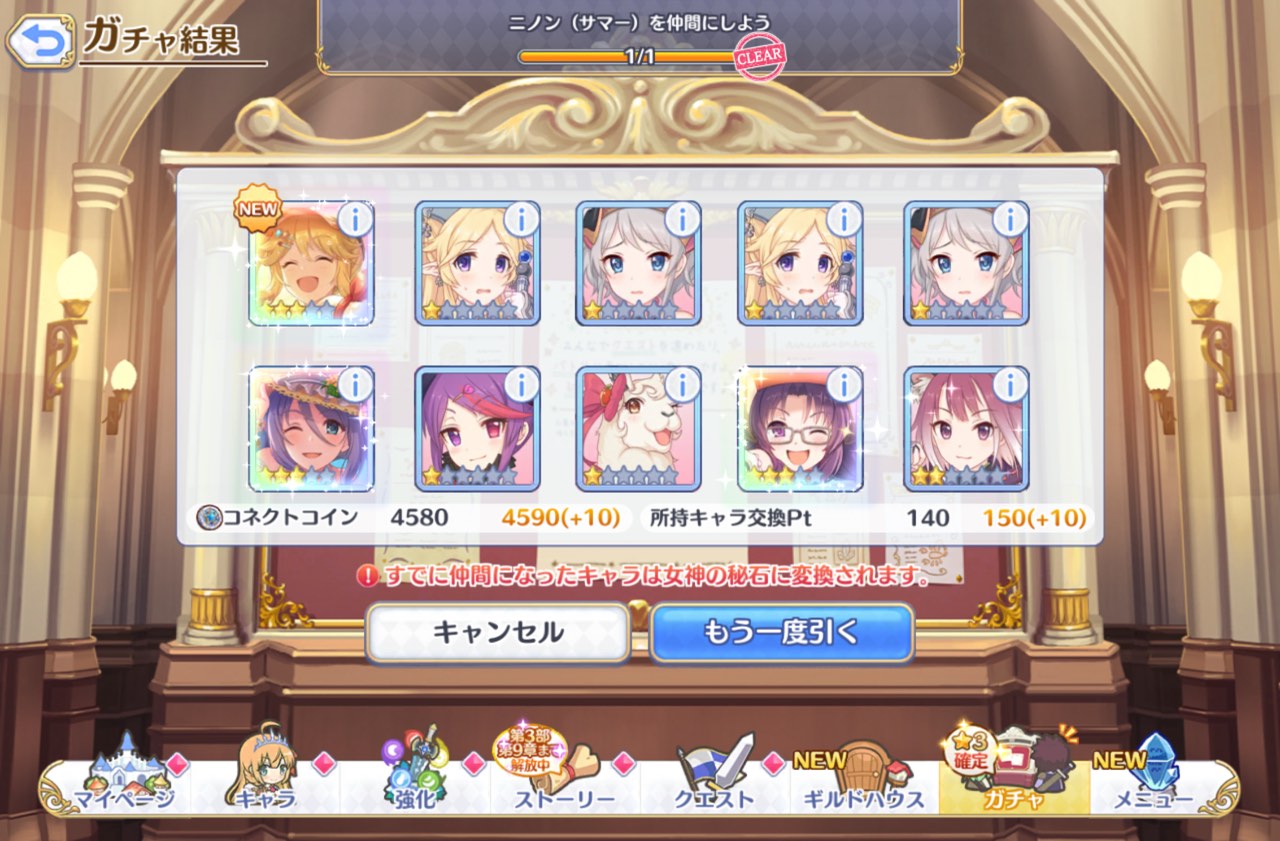Open マイページ home tab
The image size is (1280, 841).
point(123,785)
